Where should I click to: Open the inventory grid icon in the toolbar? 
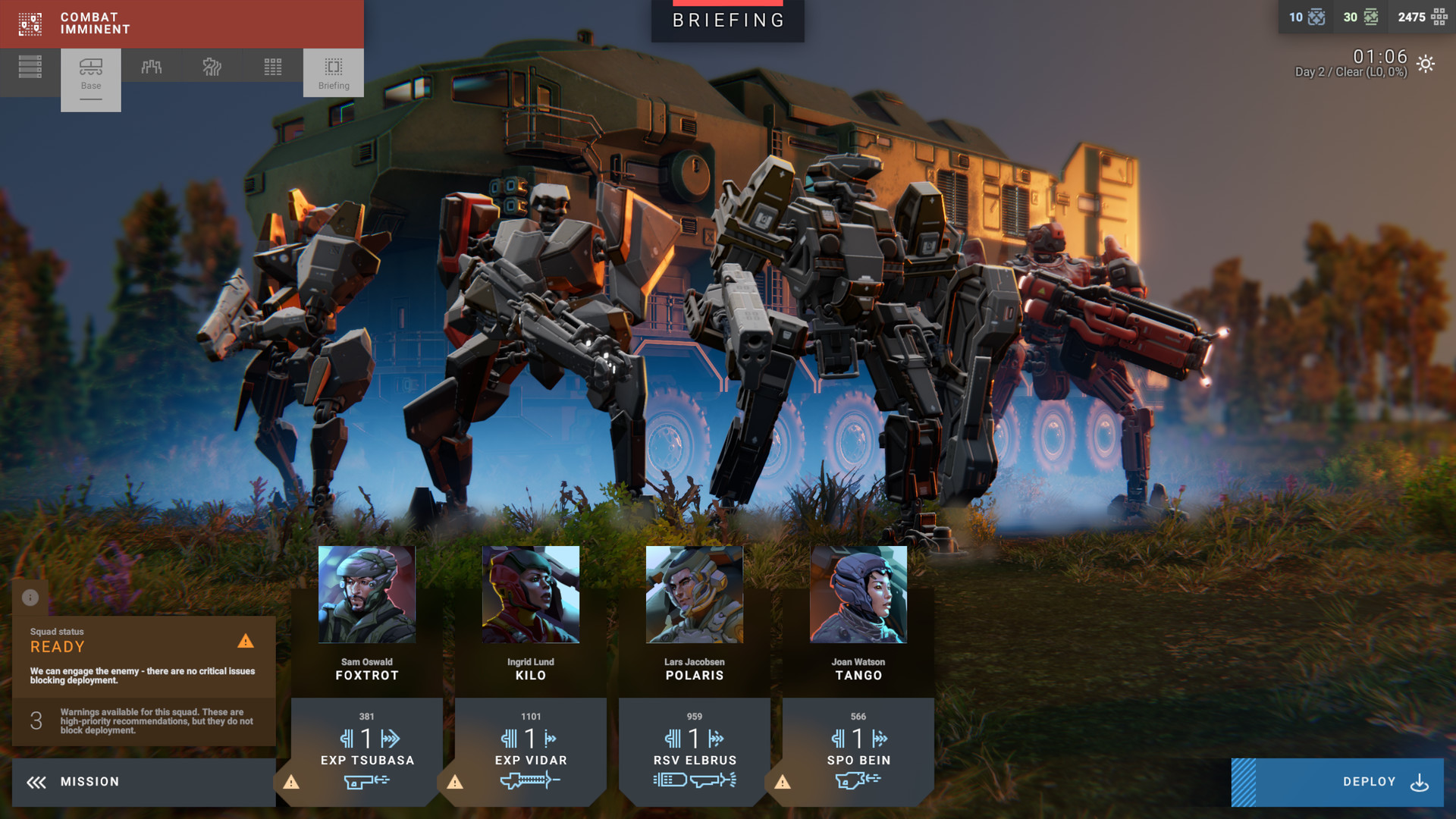pyautogui.click(x=271, y=67)
